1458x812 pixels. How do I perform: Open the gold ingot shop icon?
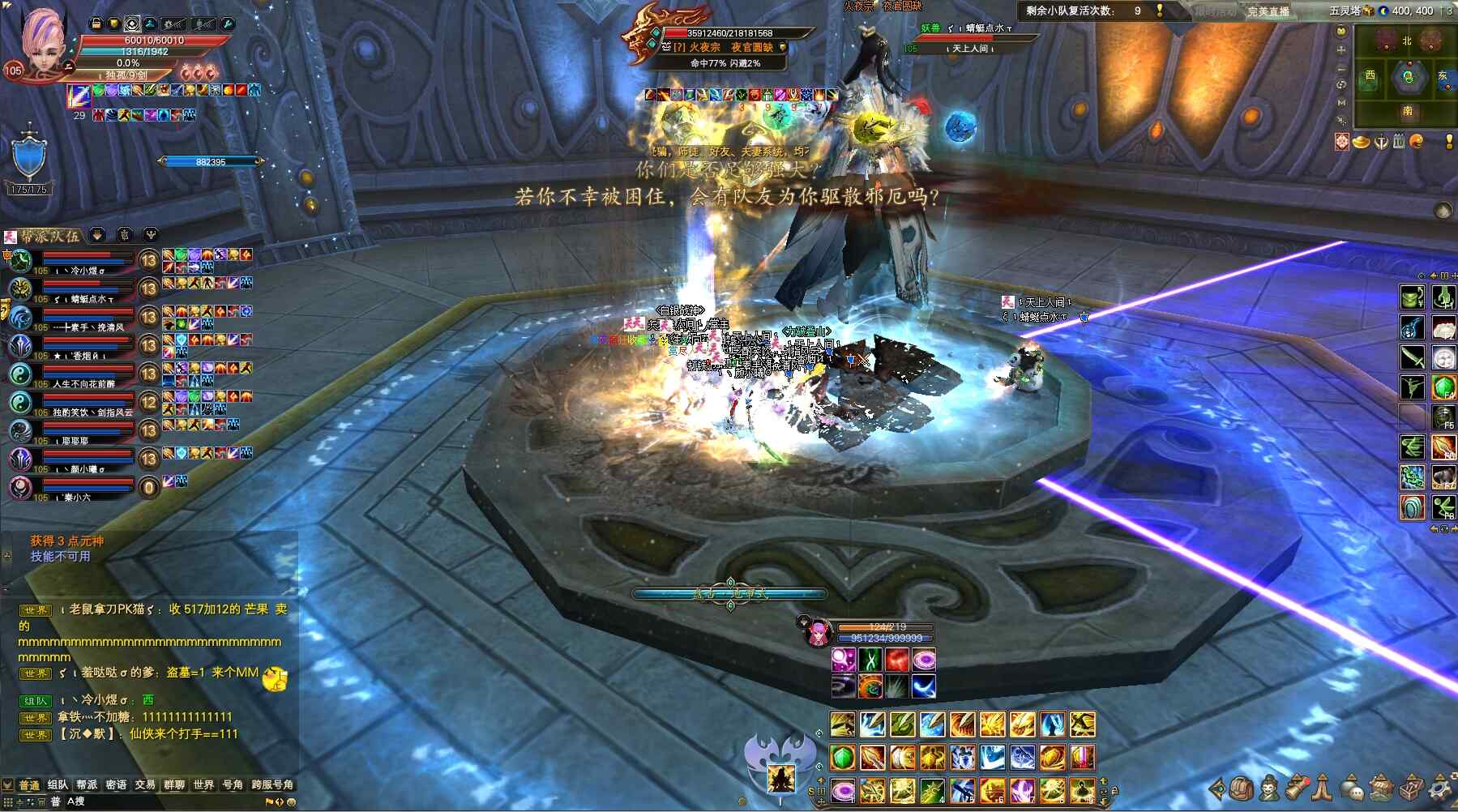click(1362, 143)
